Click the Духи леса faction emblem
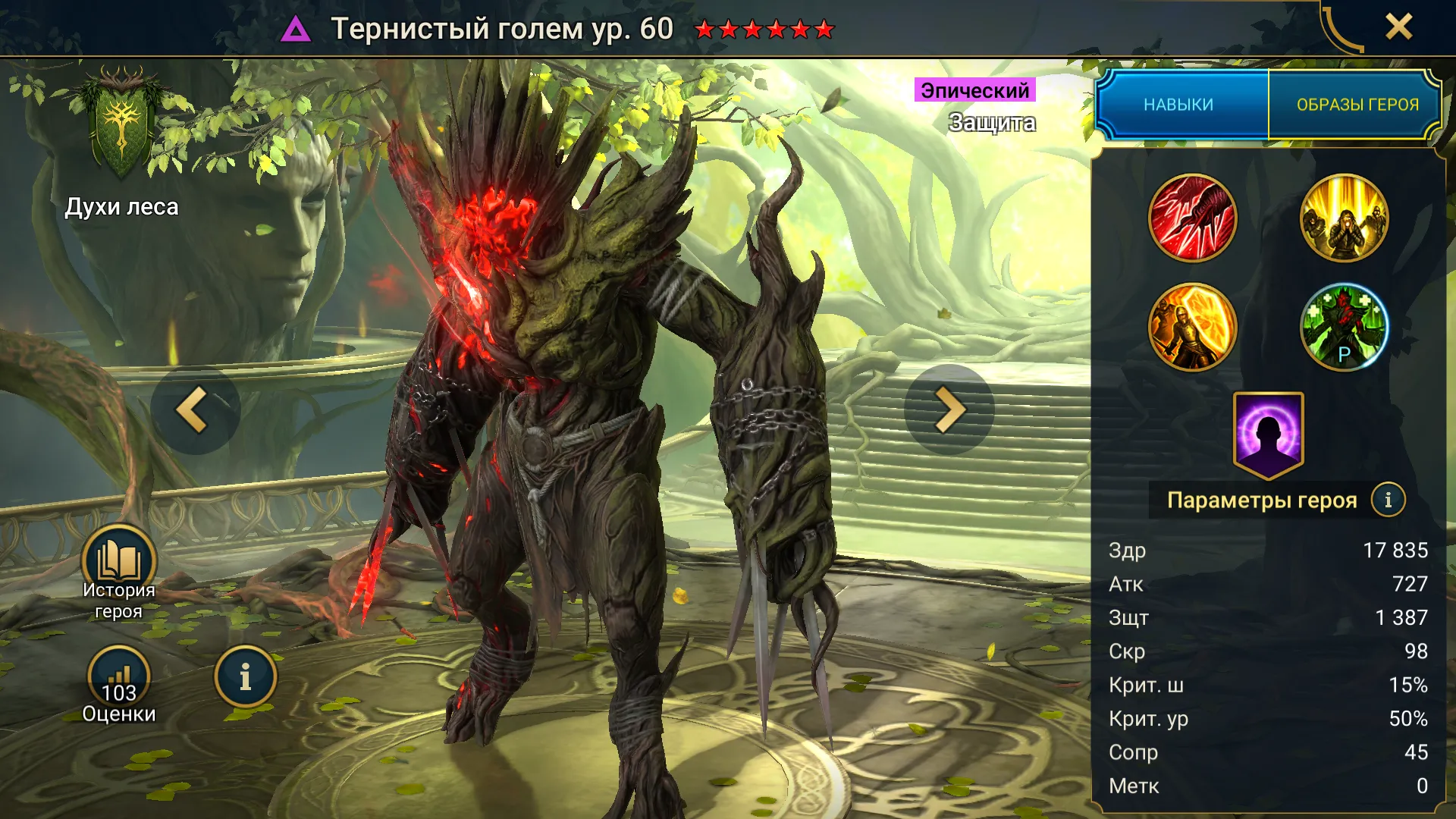1456x819 pixels. pyautogui.click(x=121, y=125)
